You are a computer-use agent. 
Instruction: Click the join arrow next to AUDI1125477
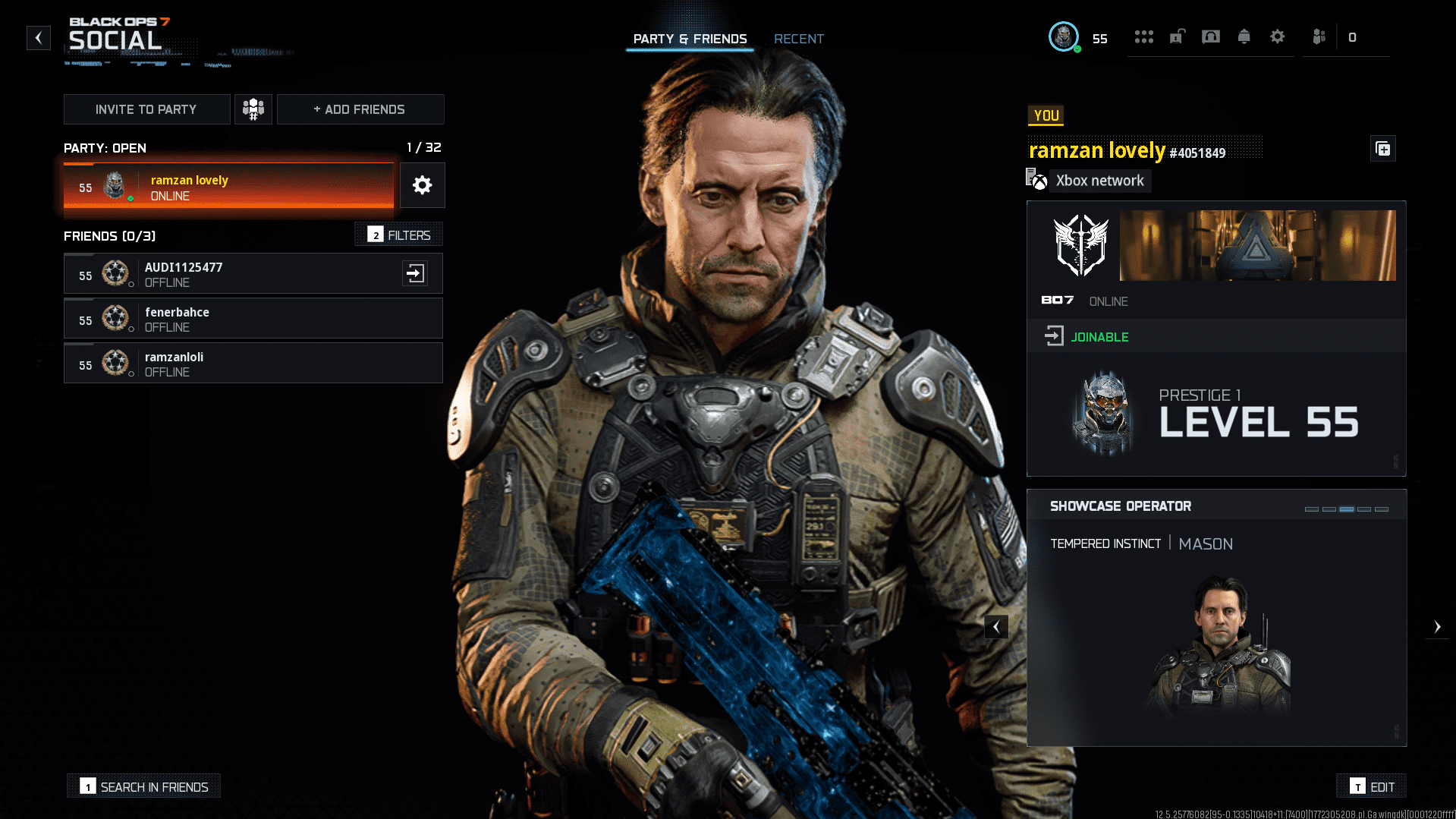415,273
